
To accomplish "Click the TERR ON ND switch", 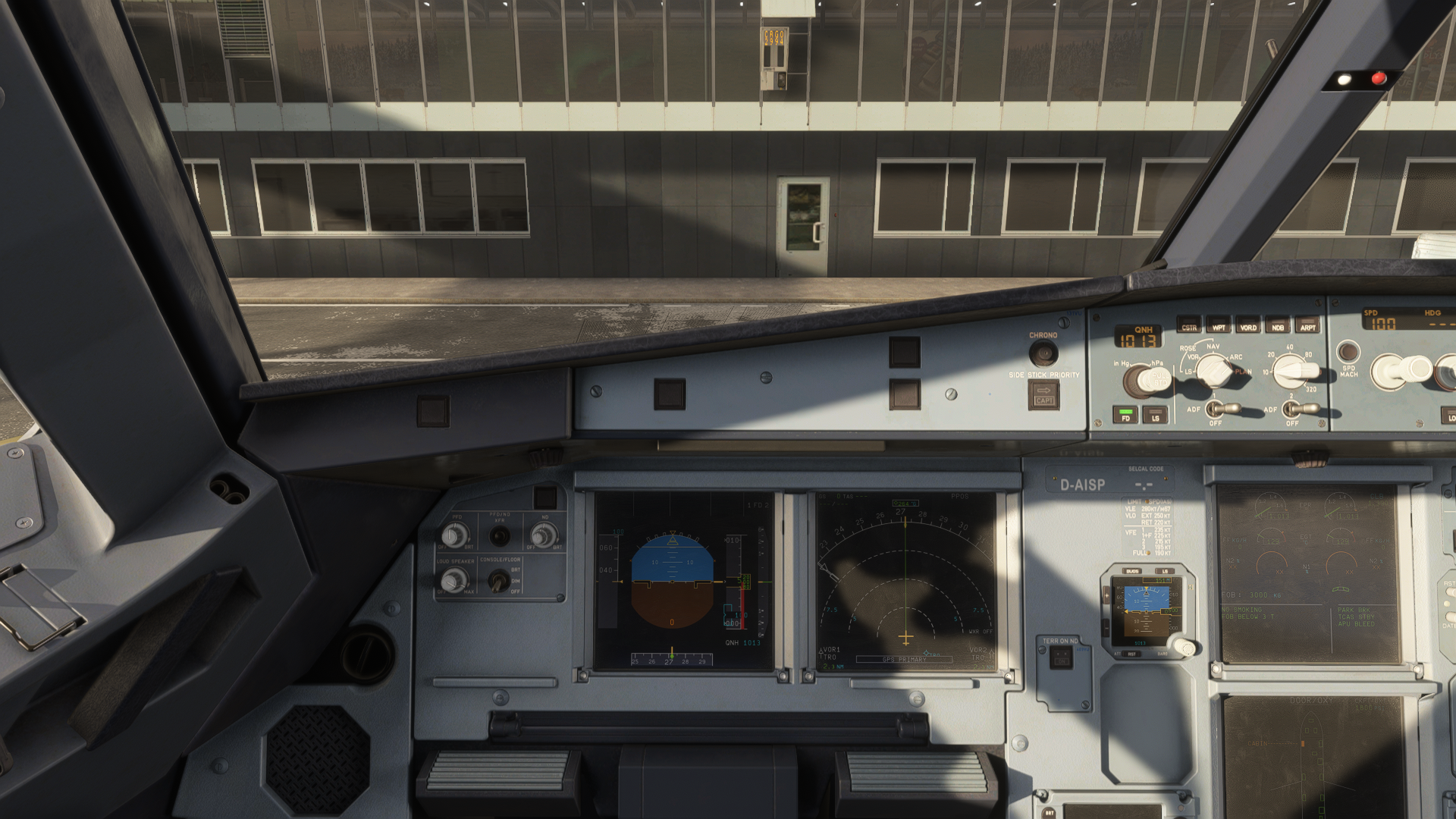I will [1061, 658].
